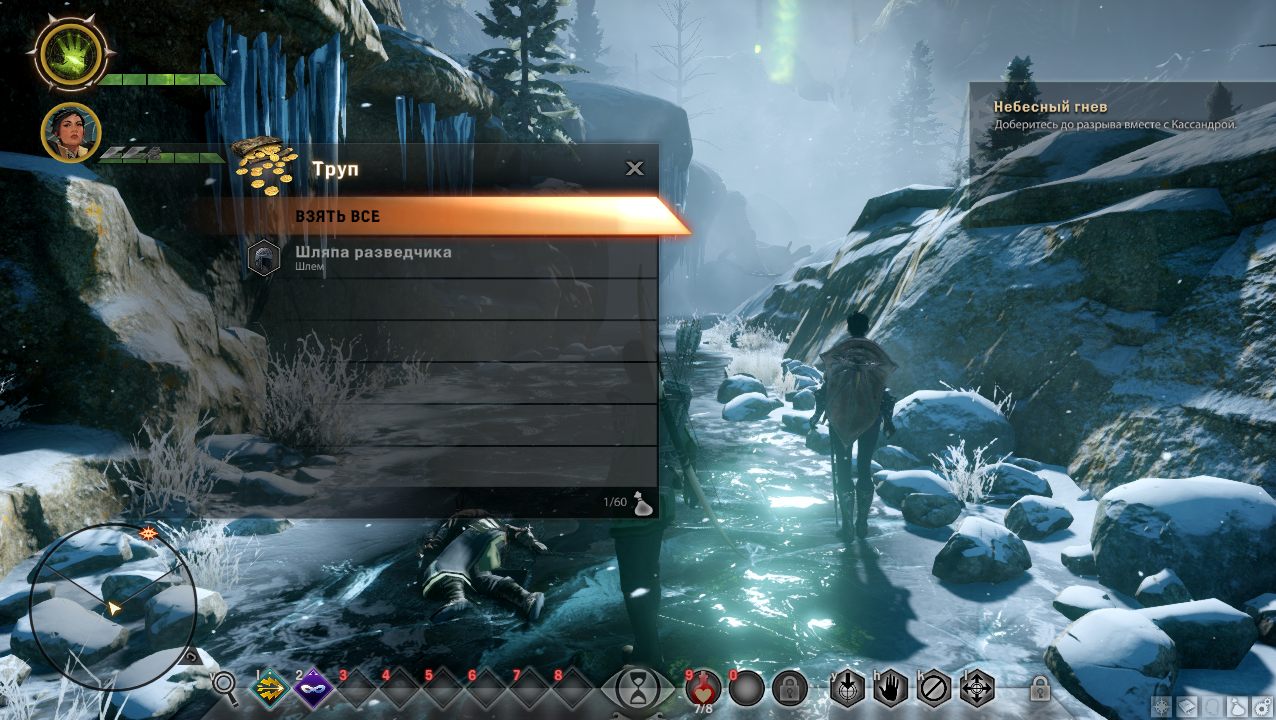Activate the purple mask ability in slot 2

tap(313, 687)
